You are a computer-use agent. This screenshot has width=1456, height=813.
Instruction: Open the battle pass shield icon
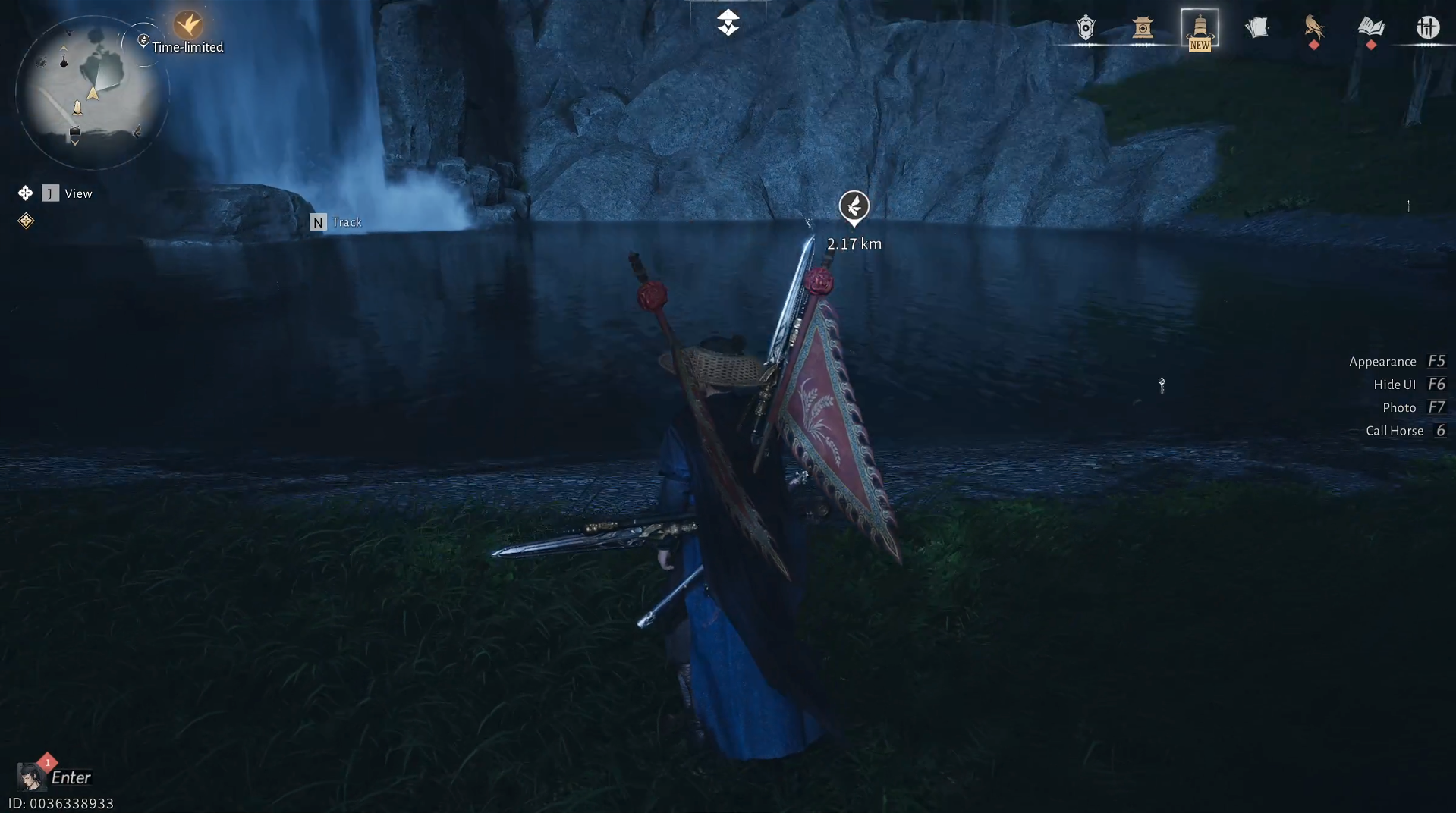point(1084,27)
